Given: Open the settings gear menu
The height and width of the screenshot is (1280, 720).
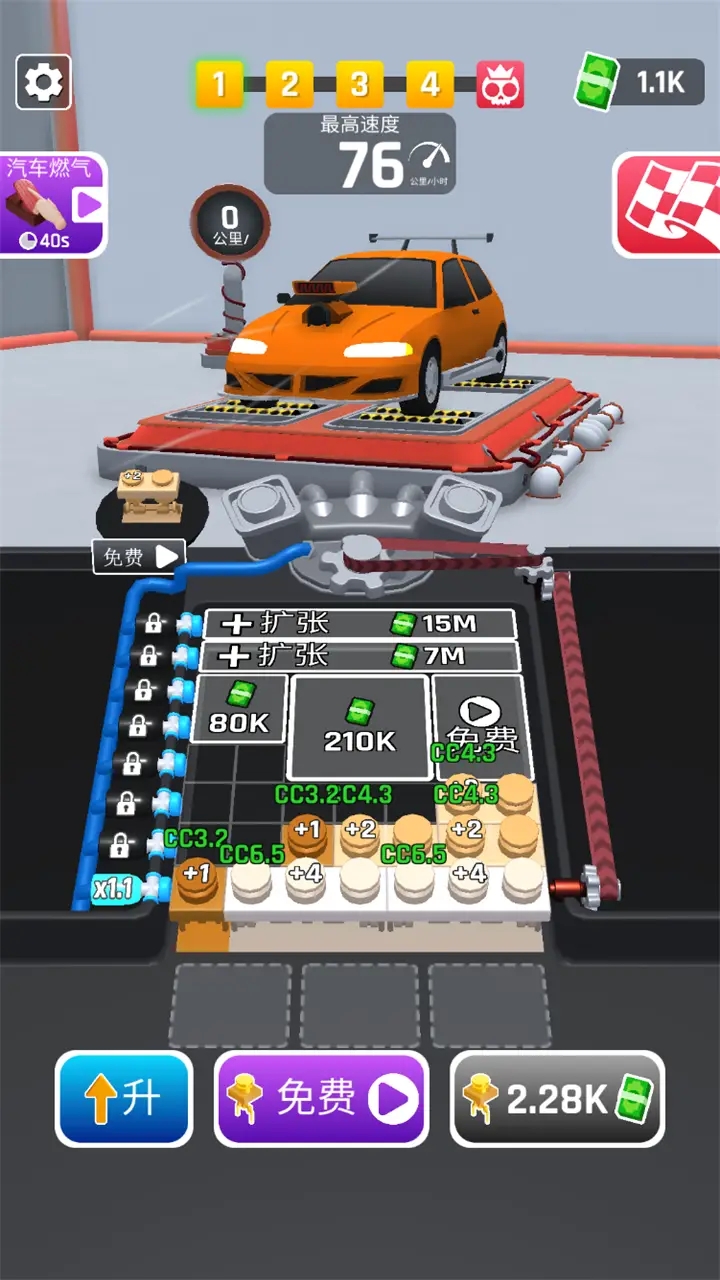Looking at the screenshot, I should pos(43,82).
